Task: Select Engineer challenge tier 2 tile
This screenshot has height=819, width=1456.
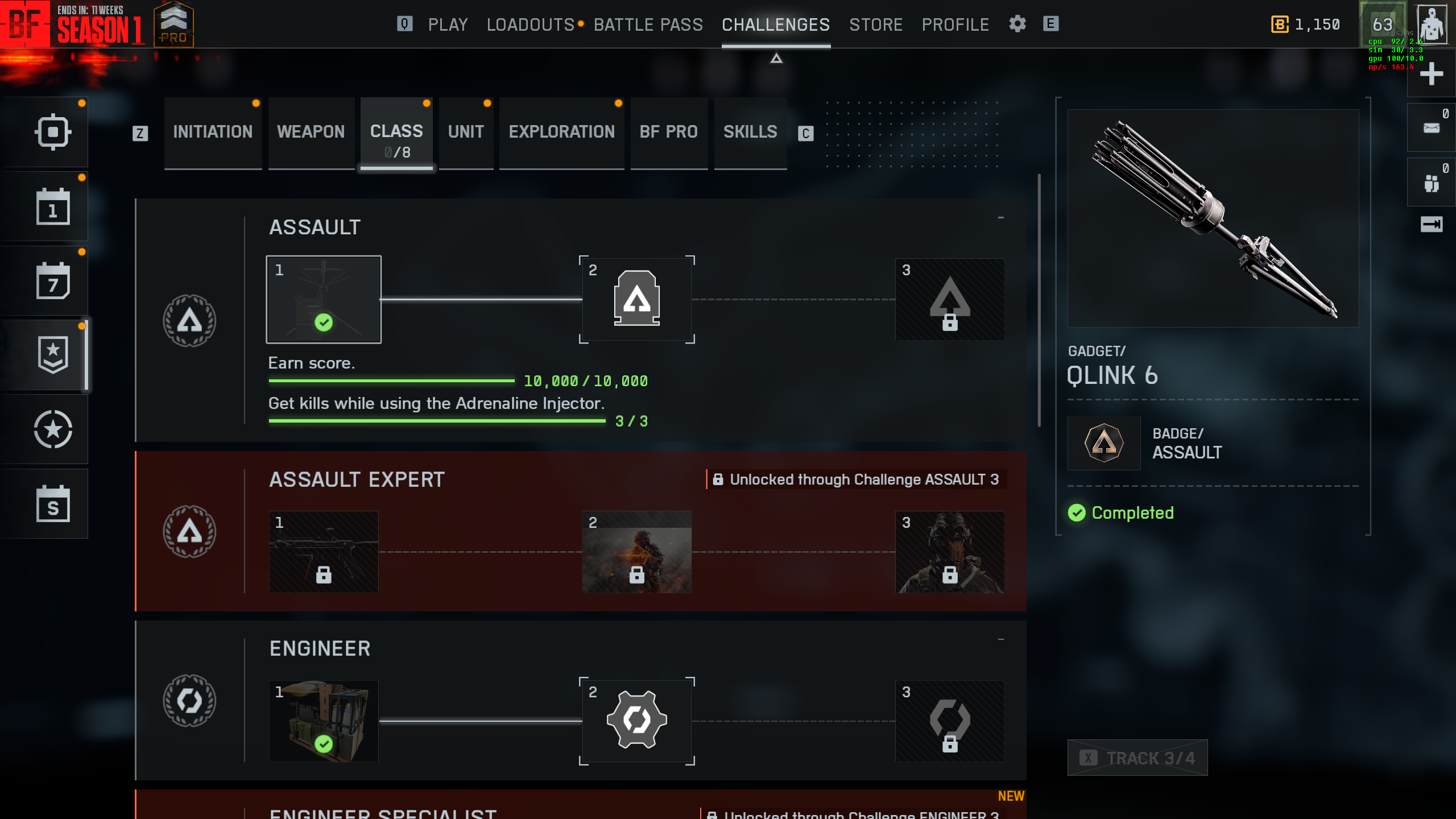Action: [636, 721]
